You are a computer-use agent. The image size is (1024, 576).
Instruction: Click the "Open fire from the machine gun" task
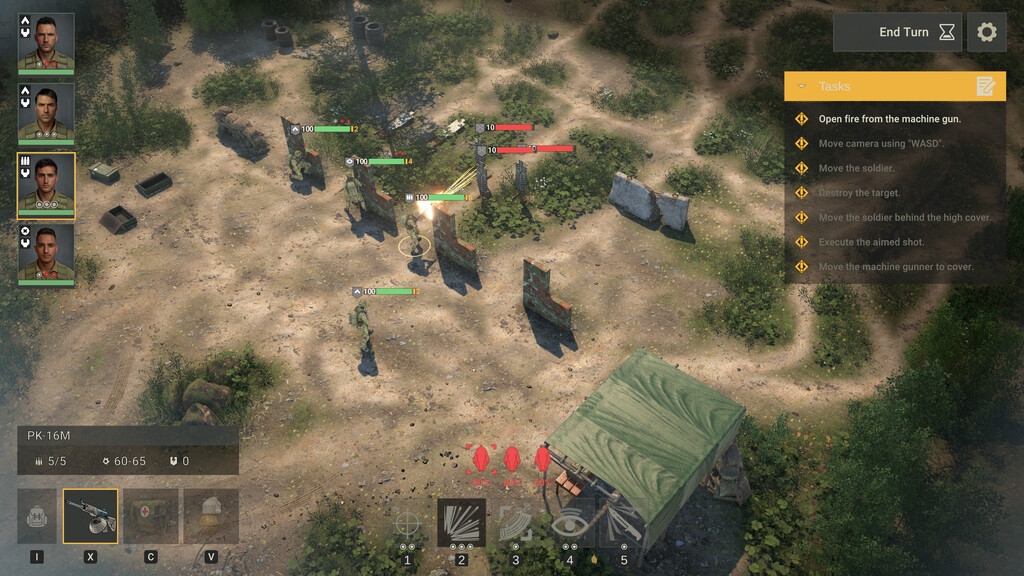tap(889, 119)
